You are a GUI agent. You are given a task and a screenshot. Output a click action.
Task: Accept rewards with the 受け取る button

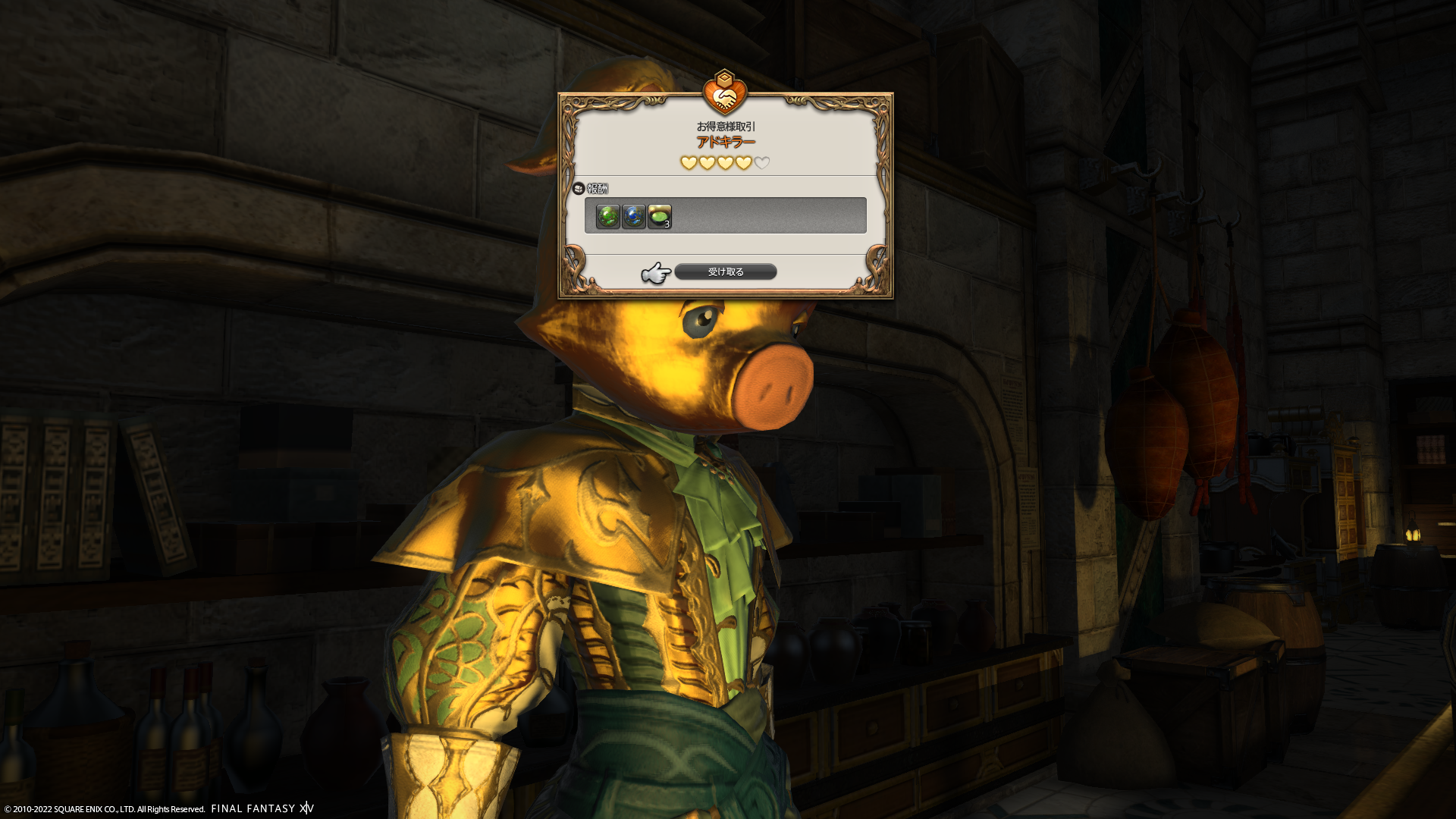[x=725, y=271]
